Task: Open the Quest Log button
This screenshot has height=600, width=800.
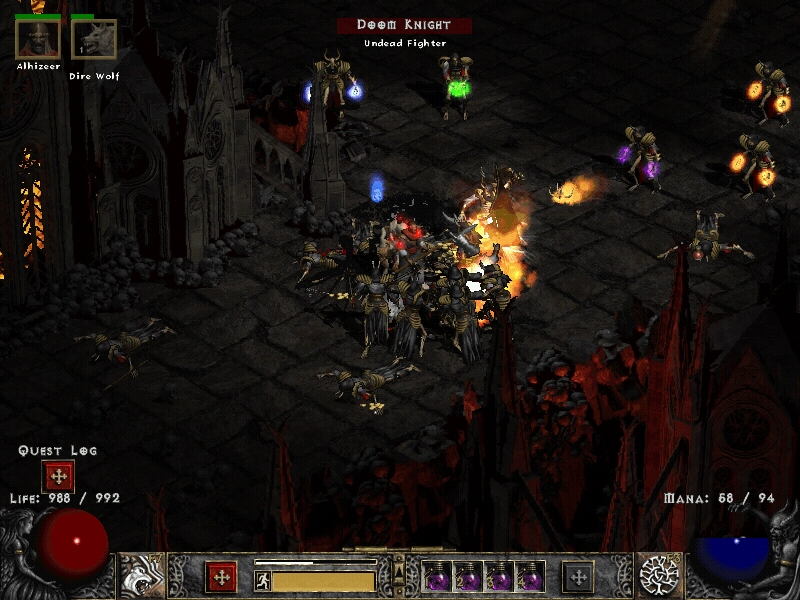Action: click(x=57, y=478)
